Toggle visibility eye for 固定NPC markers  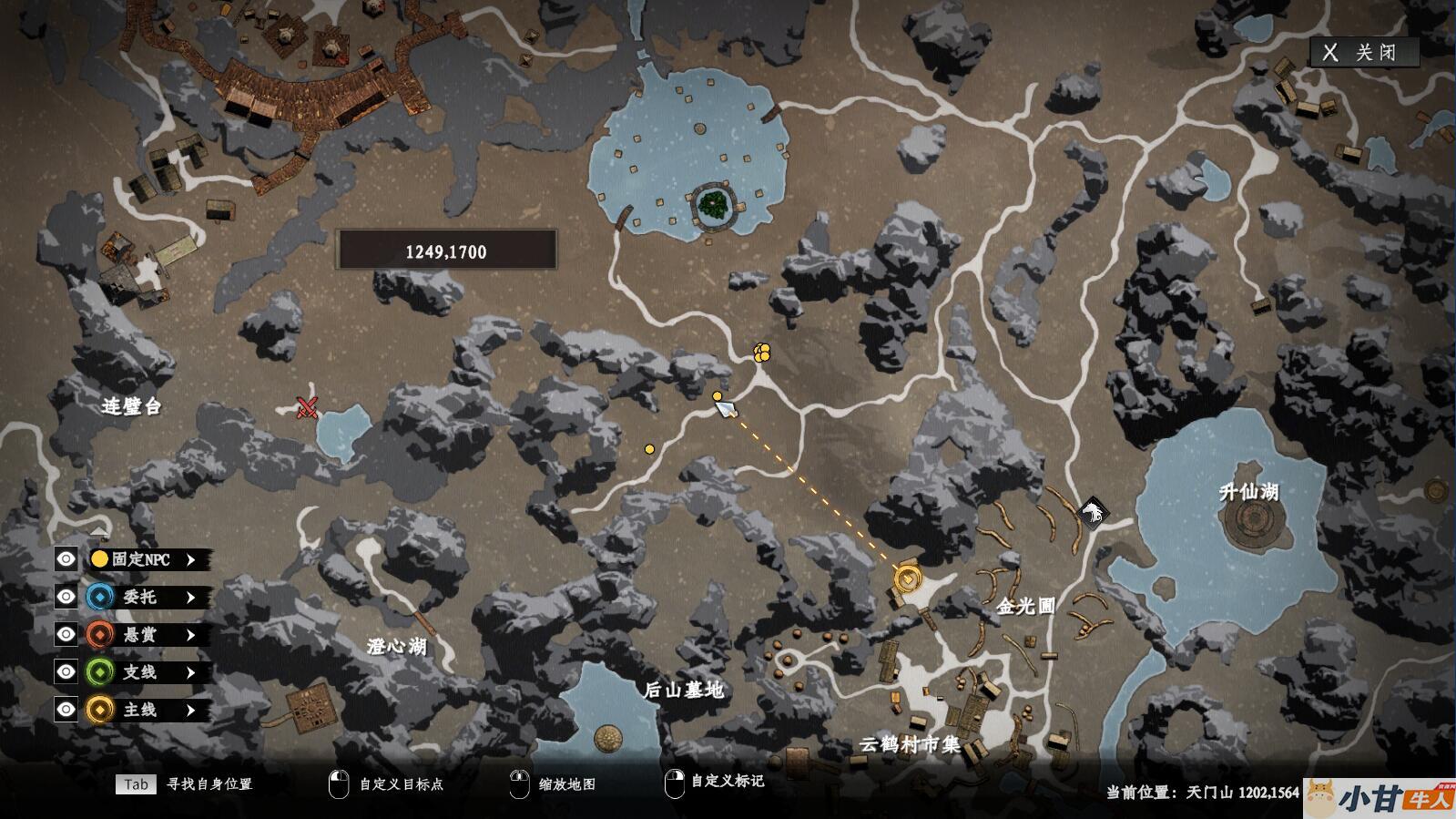pyautogui.click(x=66, y=559)
